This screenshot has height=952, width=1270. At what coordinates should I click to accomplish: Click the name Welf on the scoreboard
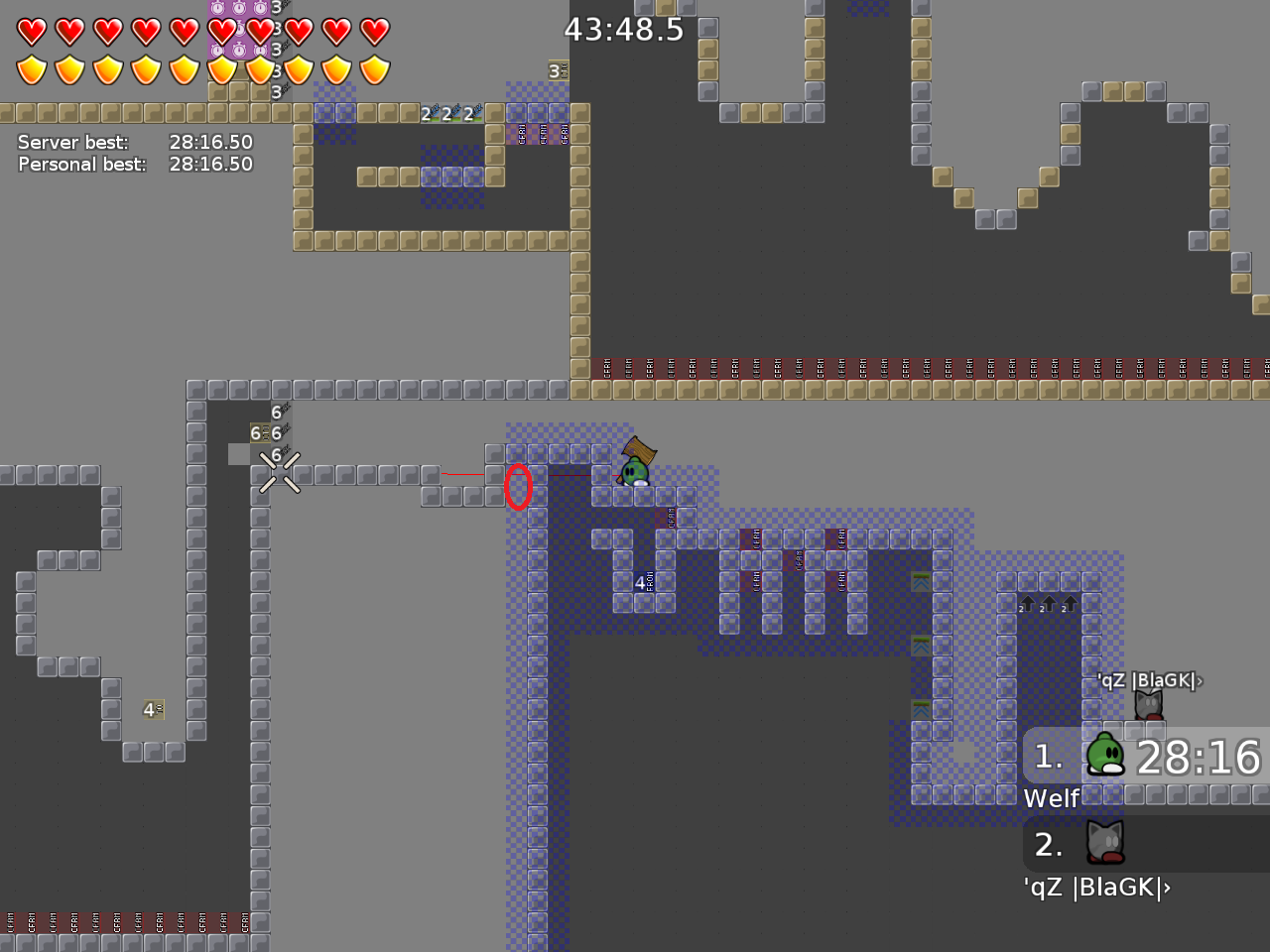[x=1052, y=797]
